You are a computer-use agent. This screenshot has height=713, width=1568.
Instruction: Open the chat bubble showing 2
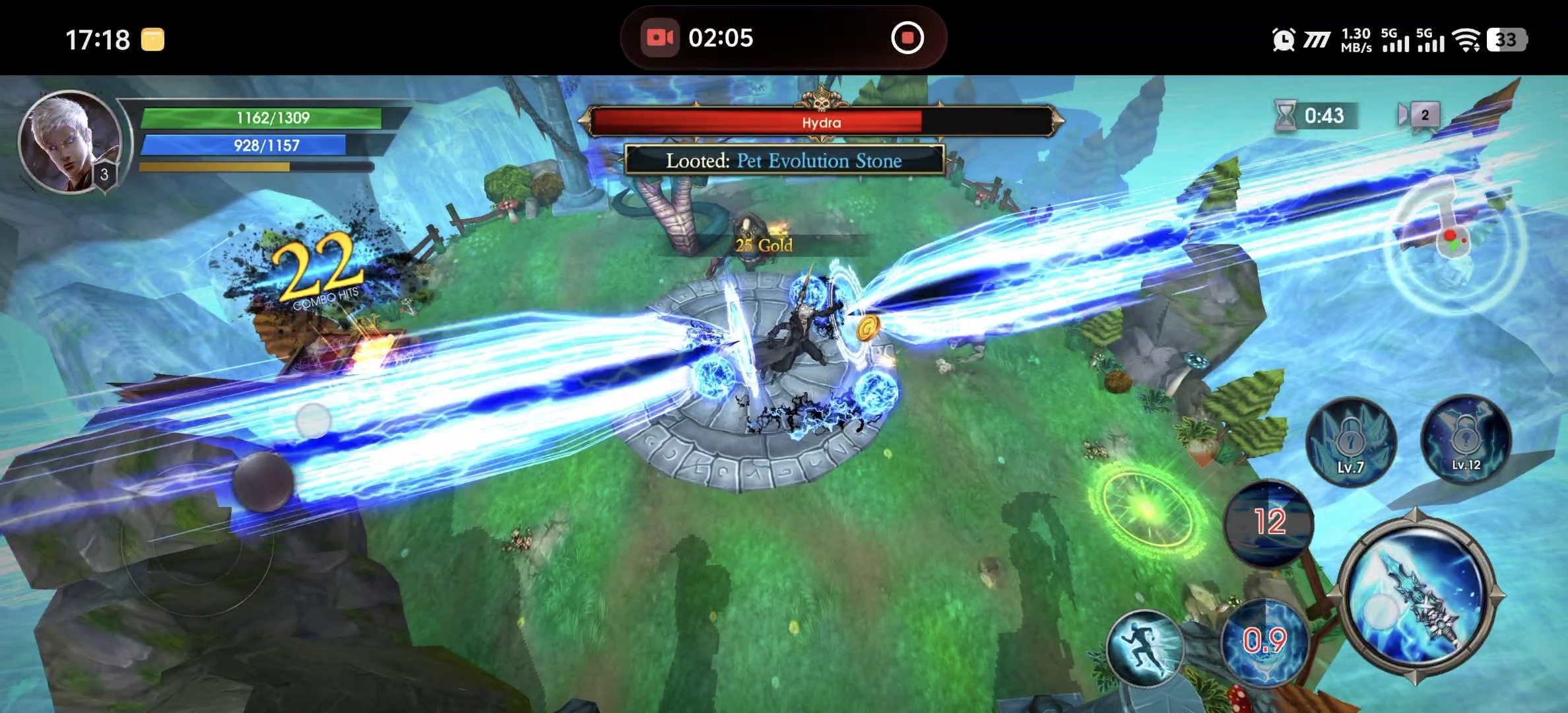coord(1420,116)
